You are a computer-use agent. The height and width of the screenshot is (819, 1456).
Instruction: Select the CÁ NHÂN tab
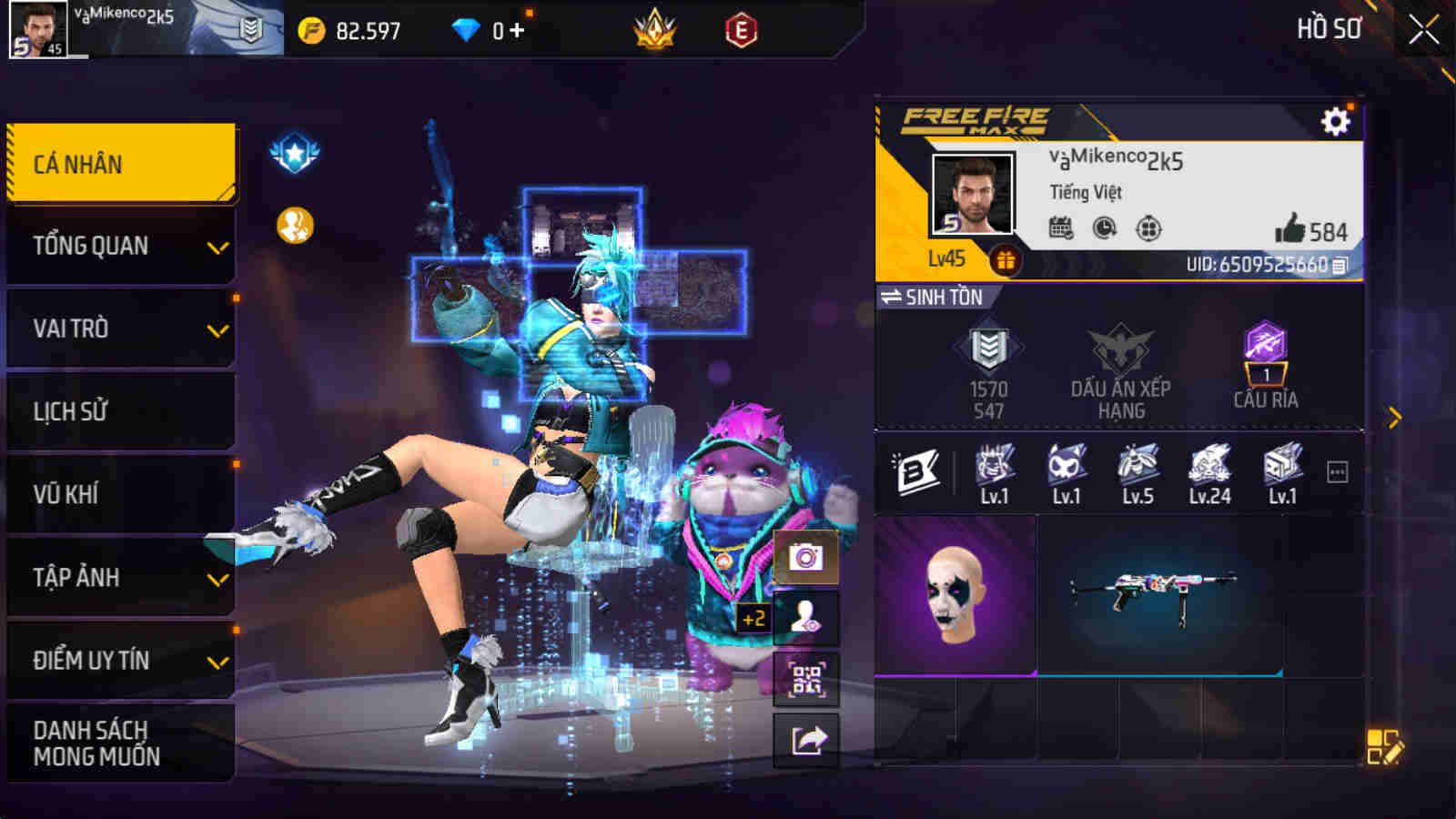click(120, 161)
